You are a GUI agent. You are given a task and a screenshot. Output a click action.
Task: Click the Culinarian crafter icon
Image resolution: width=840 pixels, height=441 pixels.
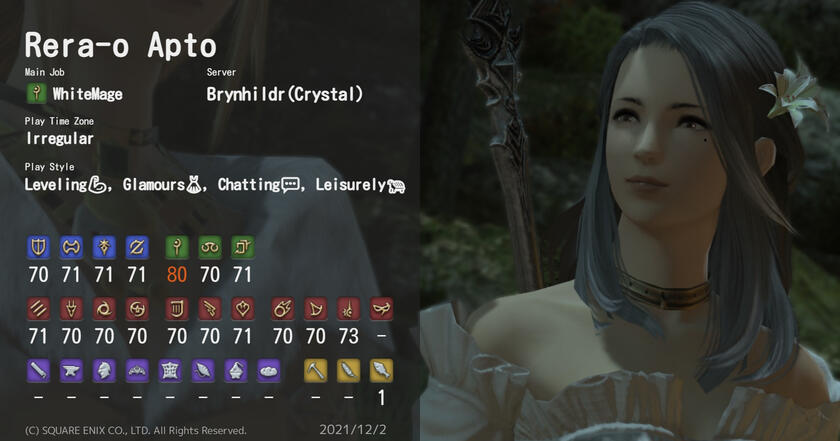pos(269,370)
